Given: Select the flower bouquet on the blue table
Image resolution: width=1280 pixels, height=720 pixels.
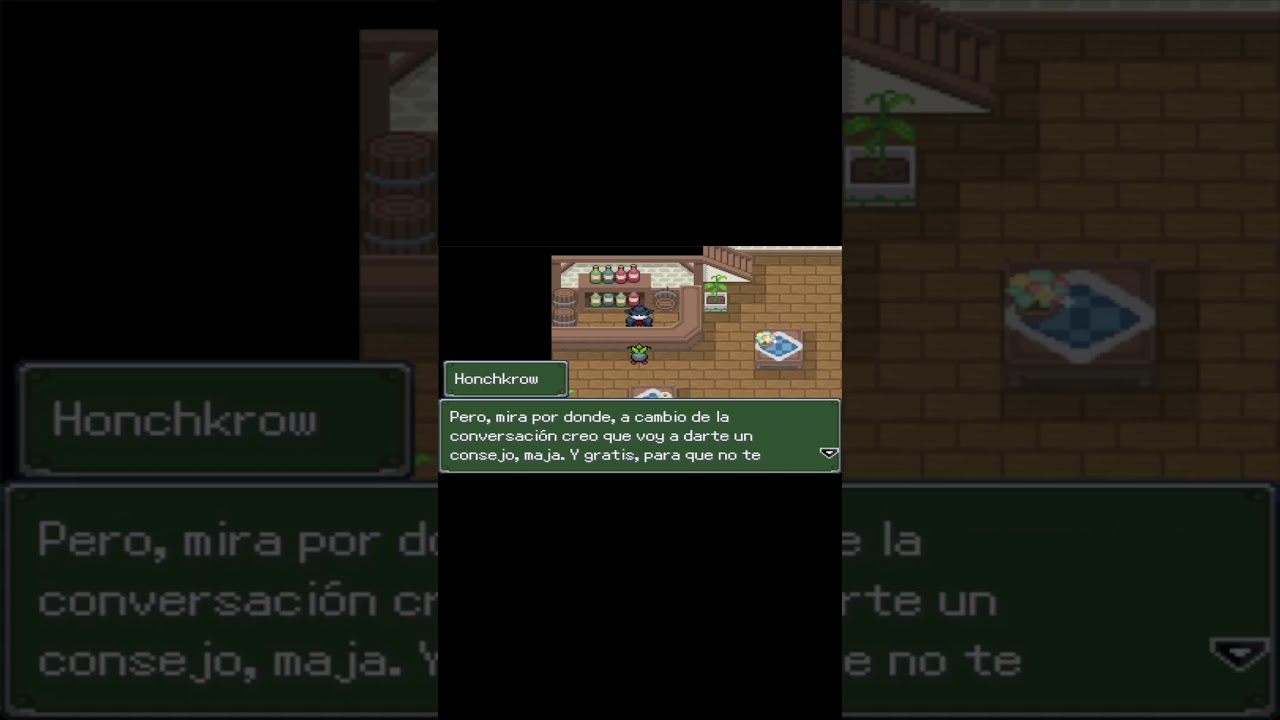Looking at the screenshot, I should (x=766, y=337).
